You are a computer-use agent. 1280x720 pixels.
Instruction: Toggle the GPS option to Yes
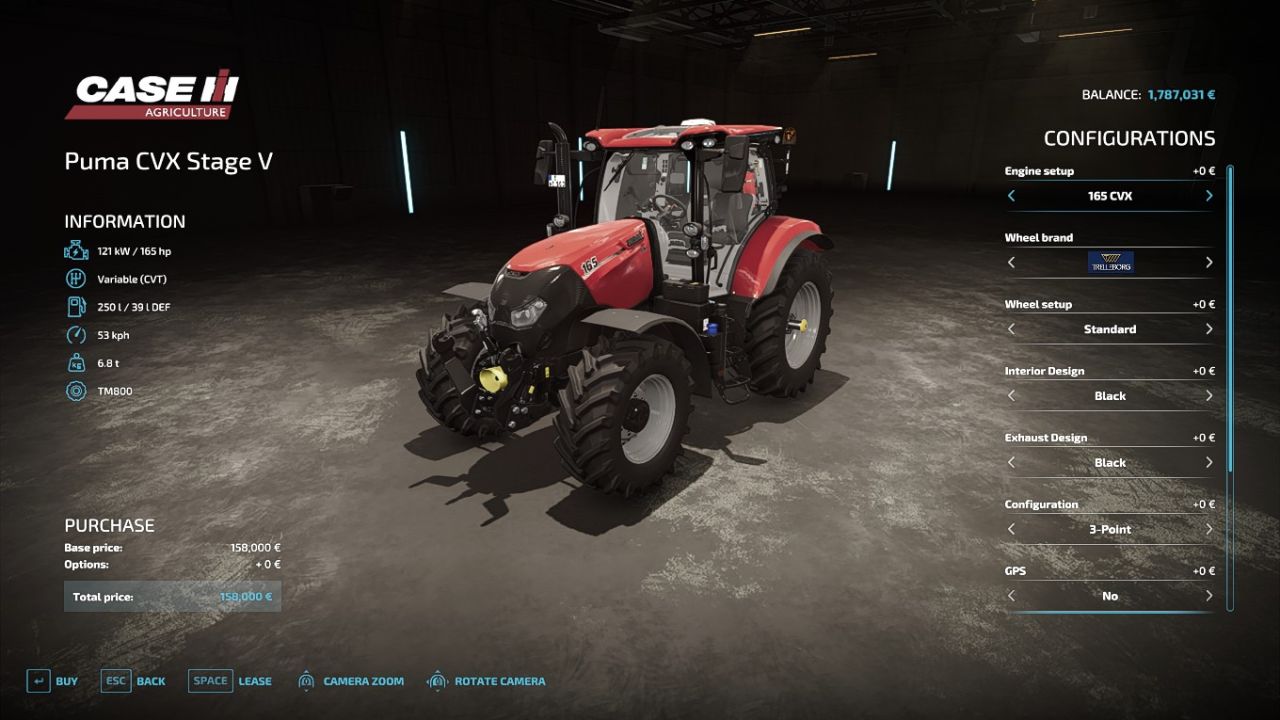[x=1208, y=595]
